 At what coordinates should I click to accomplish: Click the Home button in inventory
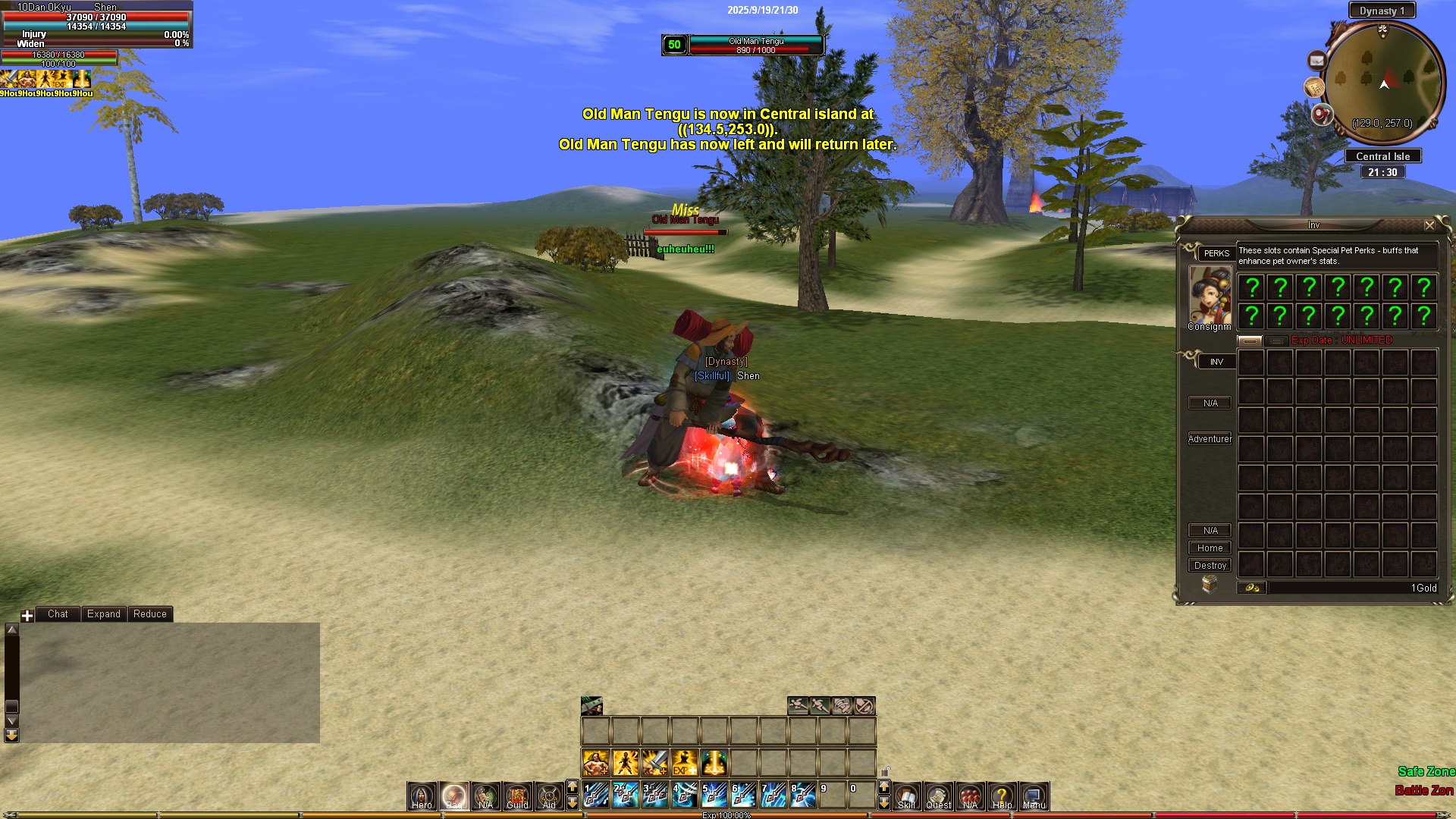point(1210,548)
